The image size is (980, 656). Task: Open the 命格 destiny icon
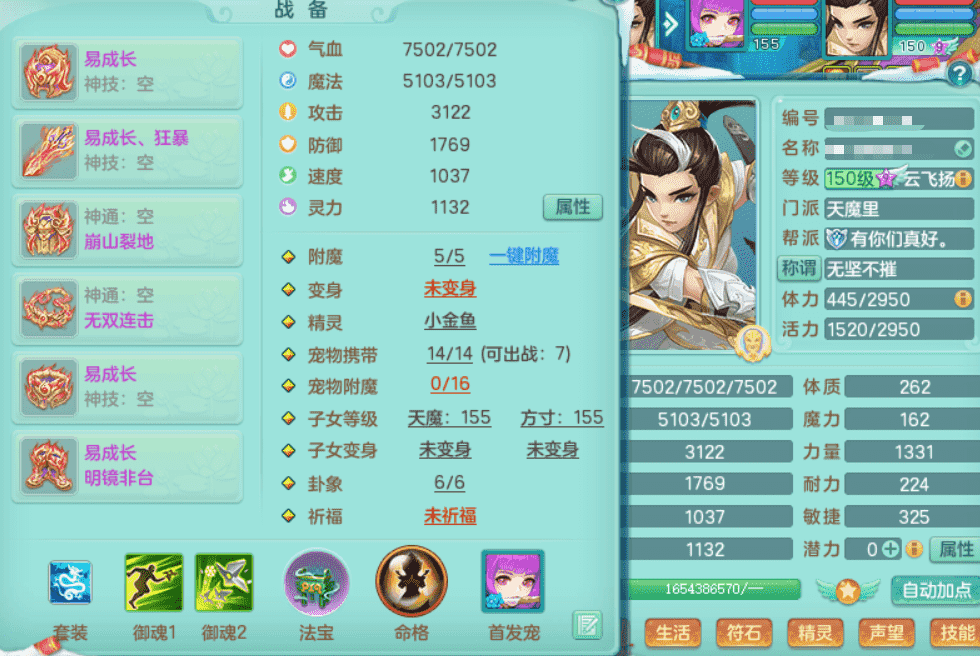click(411, 582)
